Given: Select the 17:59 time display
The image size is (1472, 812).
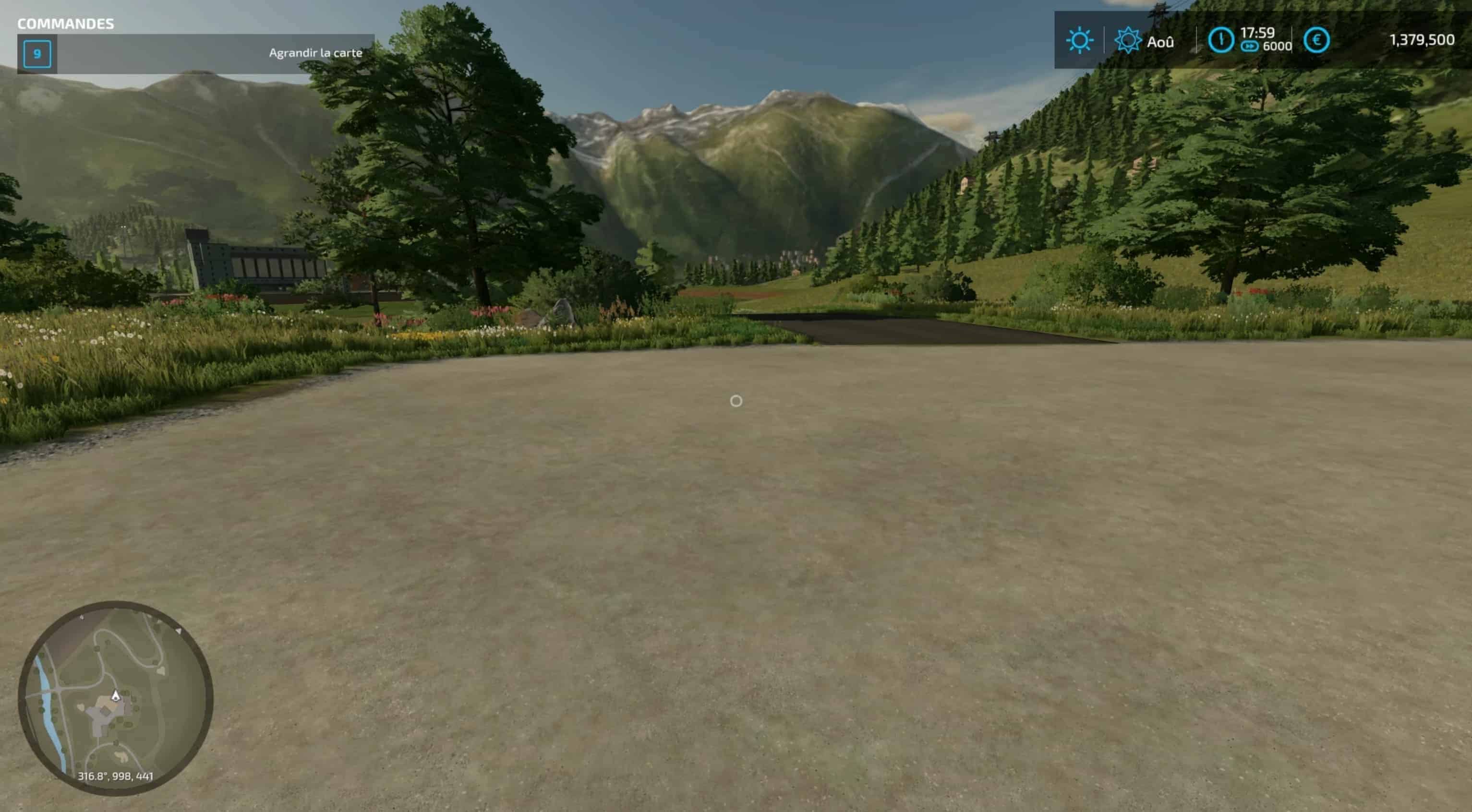Looking at the screenshot, I should click(x=1258, y=33).
